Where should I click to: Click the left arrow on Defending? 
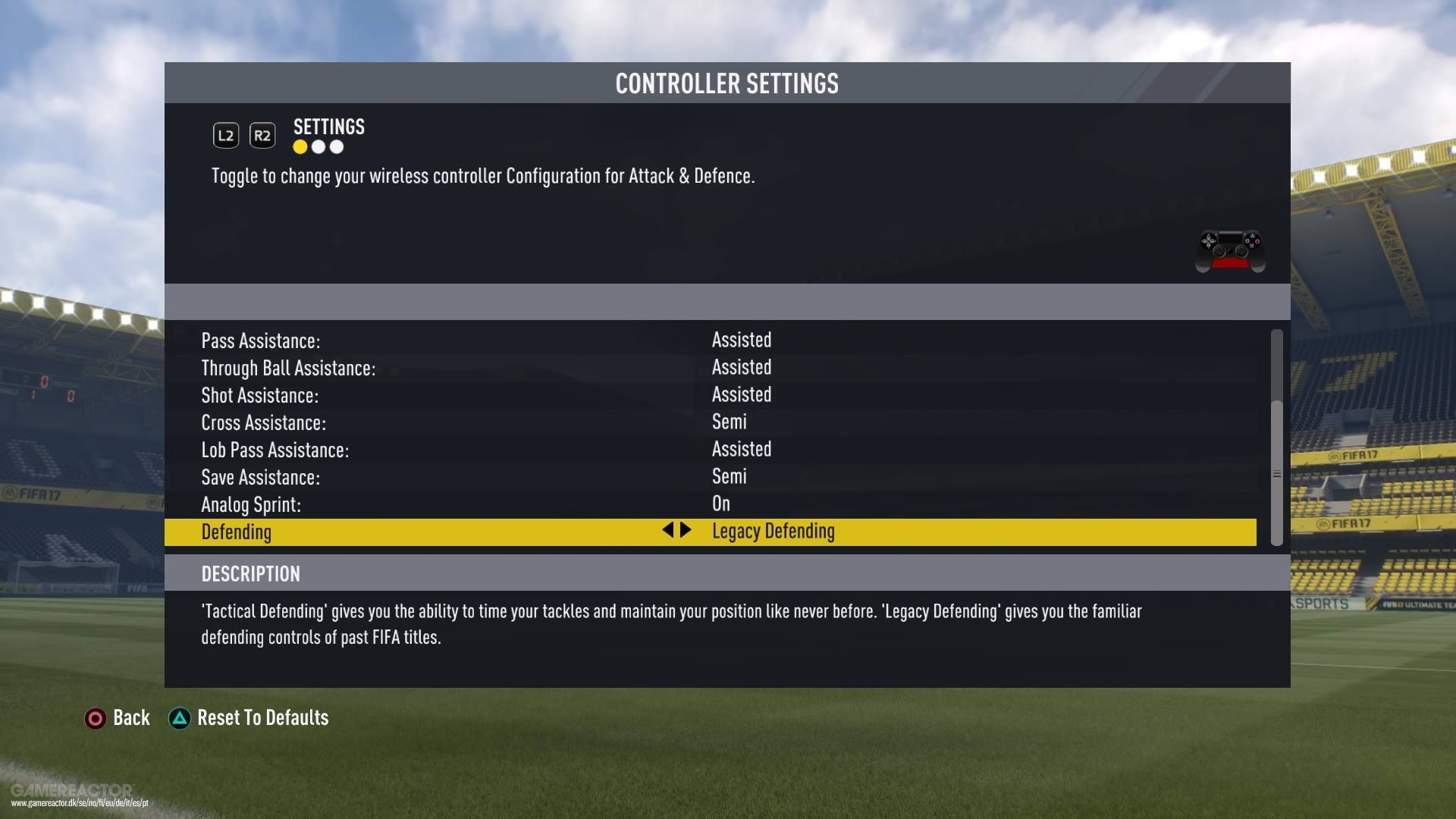668,531
